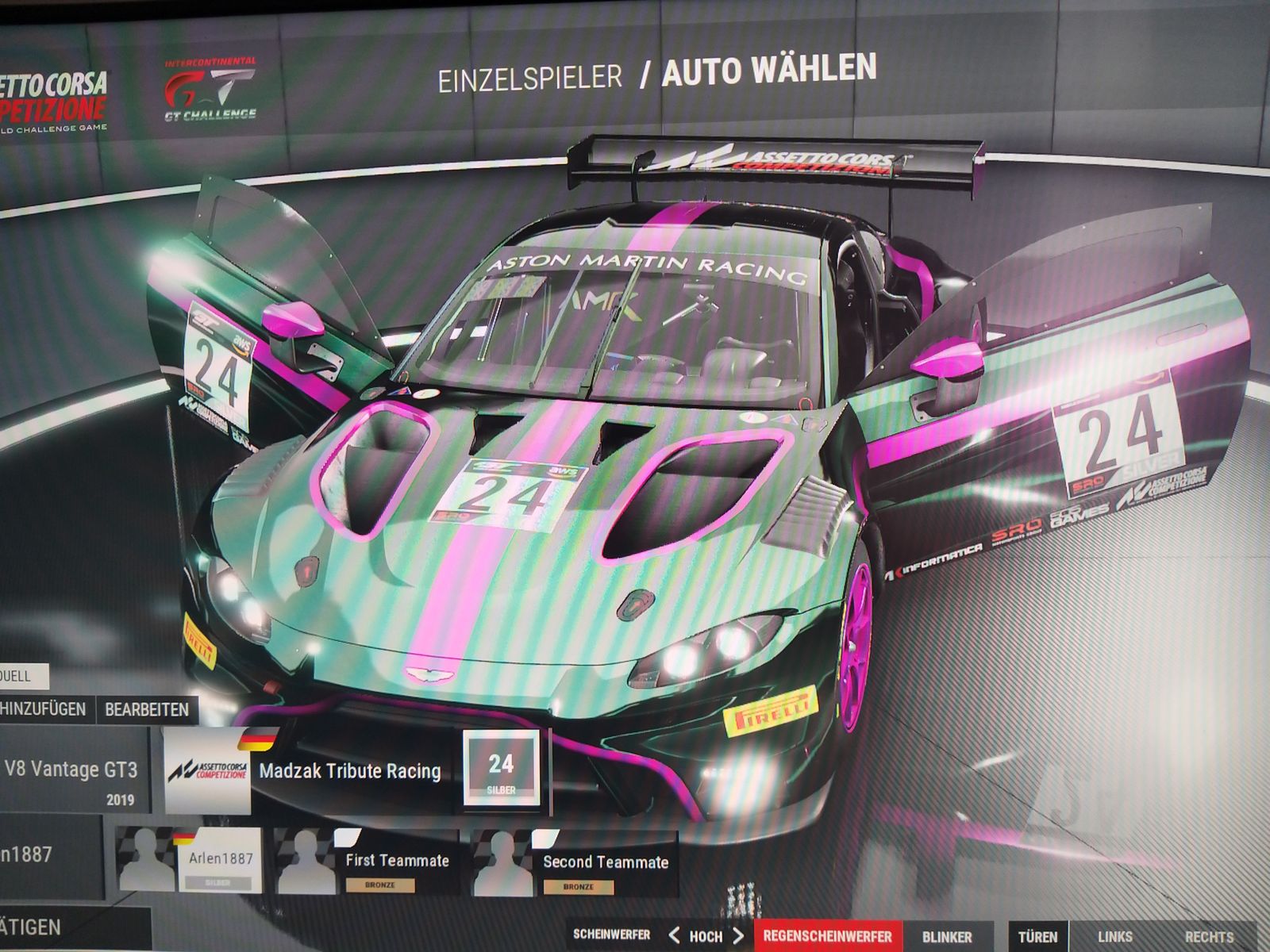The height and width of the screenshot is (952, 1270).
Task: Click the Bearbeiten button
Action: point(147,709)
